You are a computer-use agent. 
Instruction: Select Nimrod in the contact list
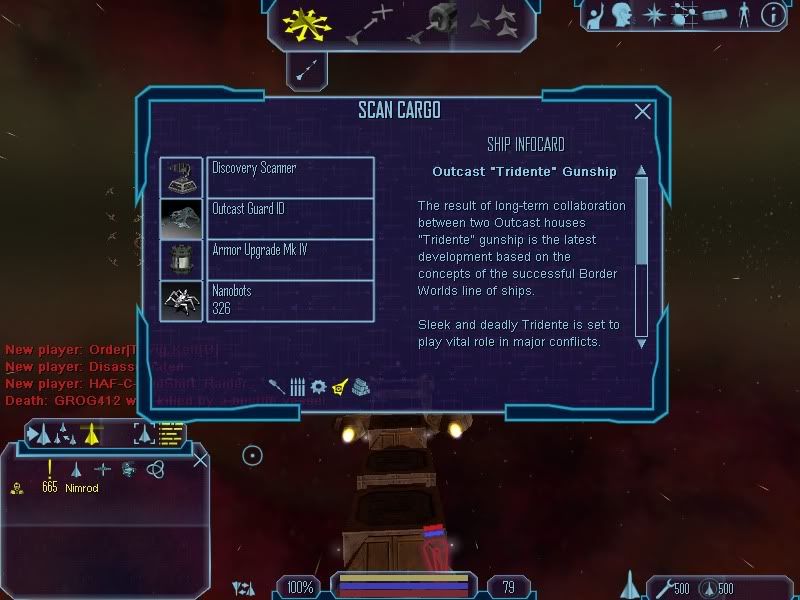82,488
